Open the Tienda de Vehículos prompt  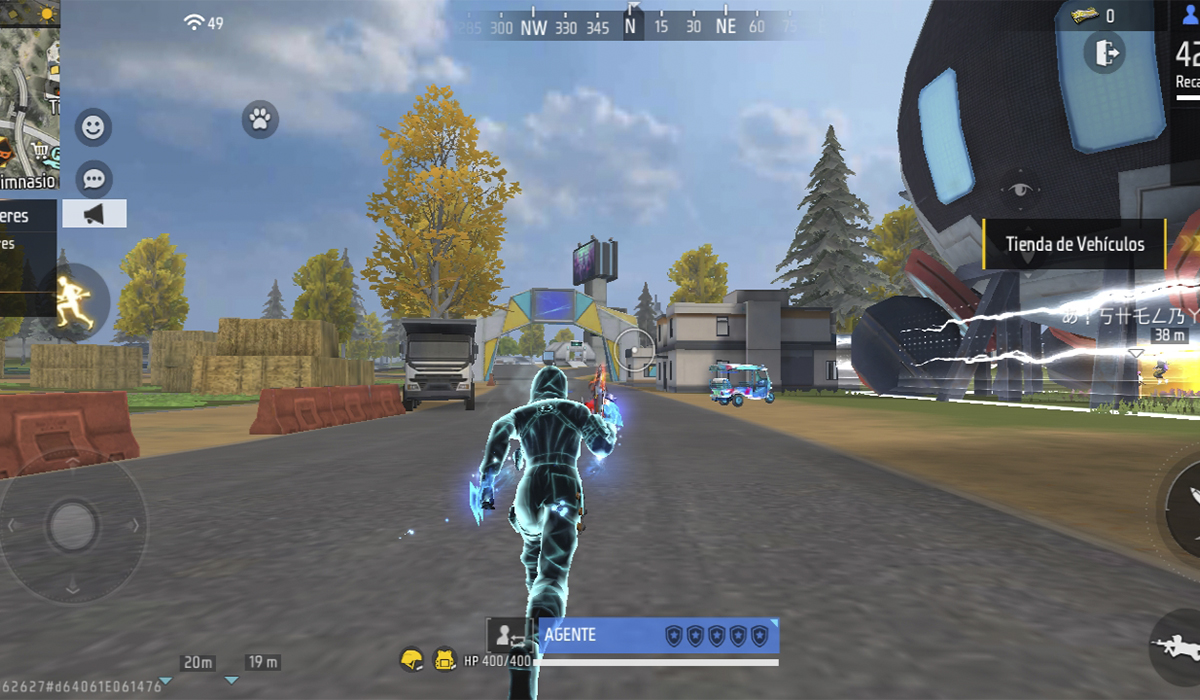pyautogui.click(x=1074, y=244)
